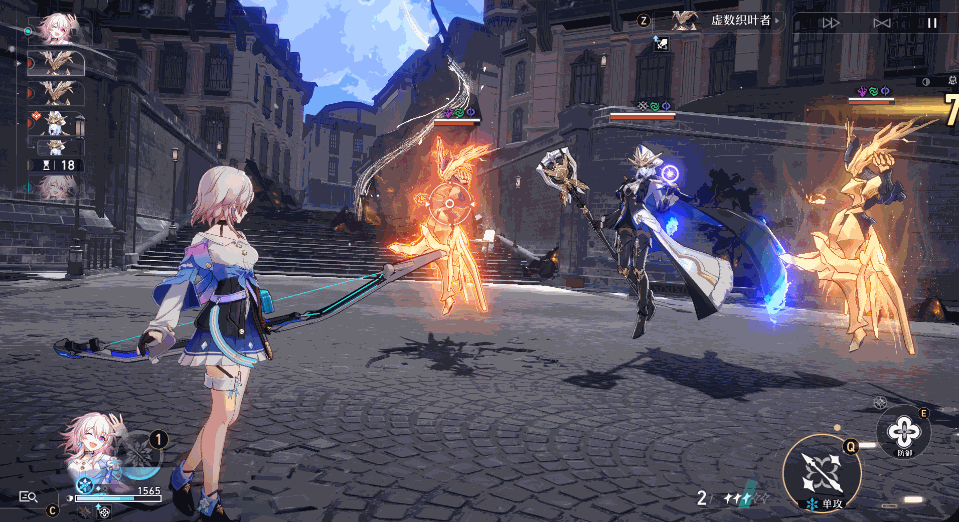Select the top March 7th turn-order portrait

[x=55, y=29]
